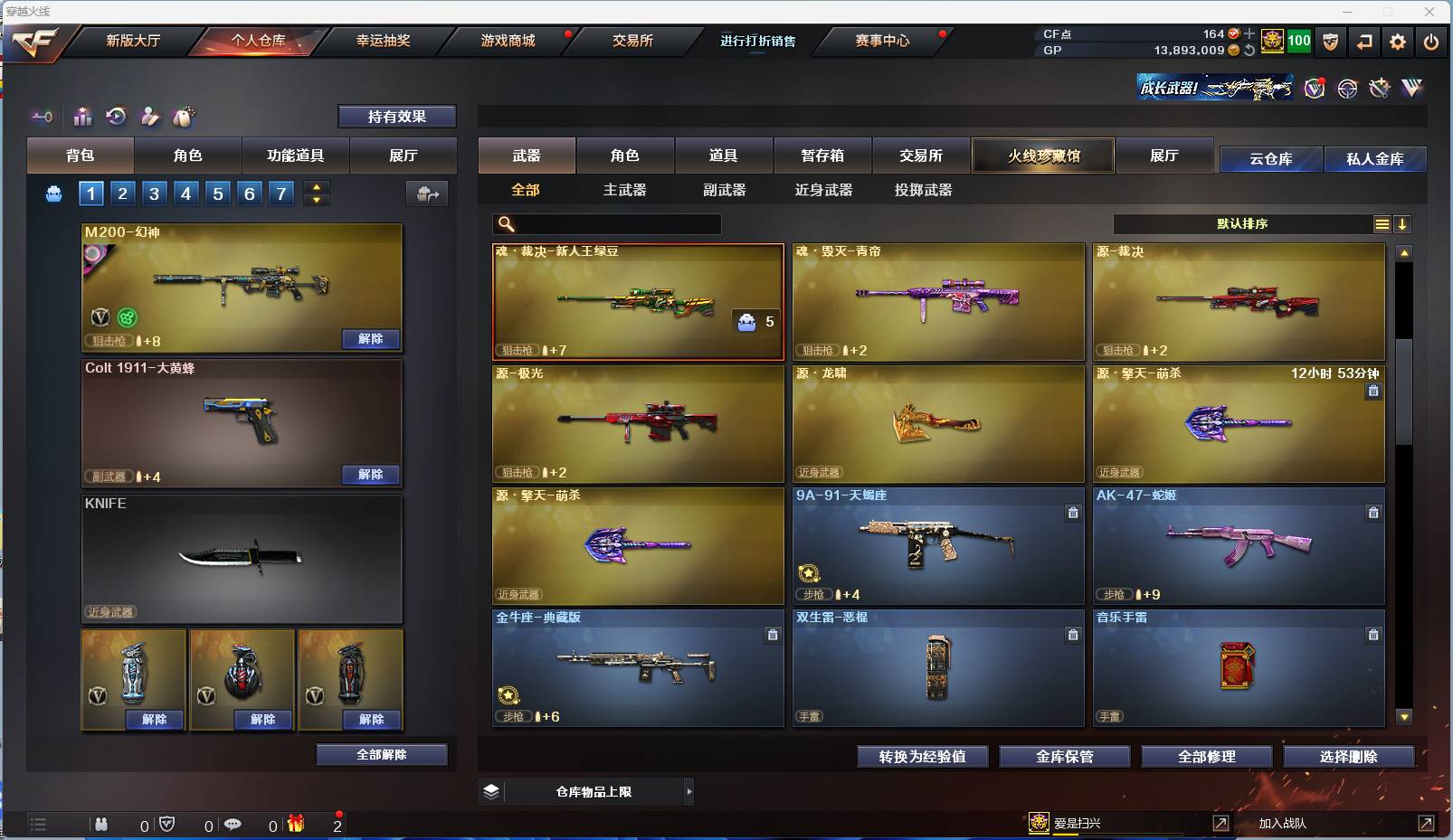
Task: Open the game settings gear icon
Action: point(1397,42)
